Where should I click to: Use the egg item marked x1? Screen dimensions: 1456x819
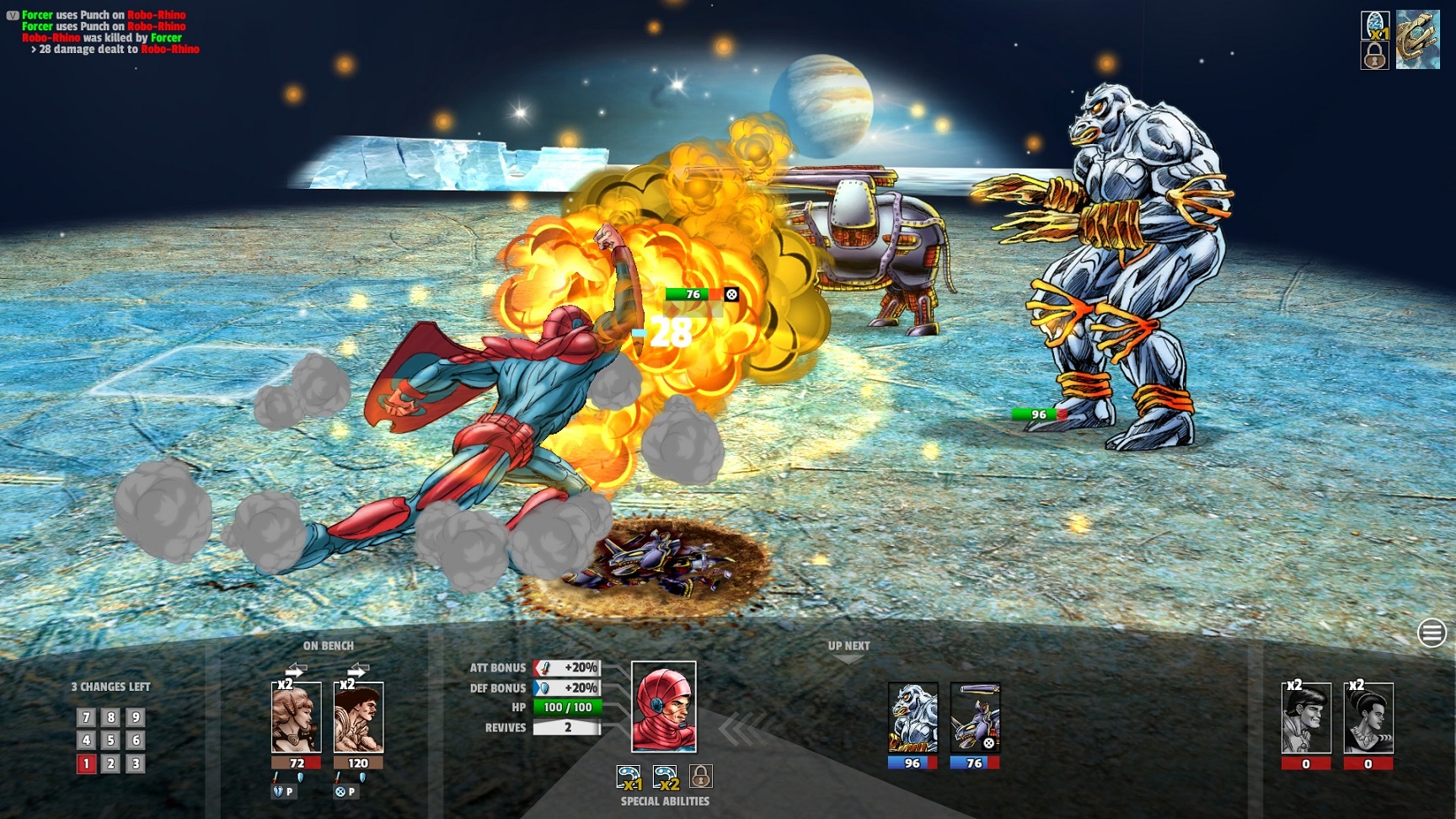coord(1375,25)
